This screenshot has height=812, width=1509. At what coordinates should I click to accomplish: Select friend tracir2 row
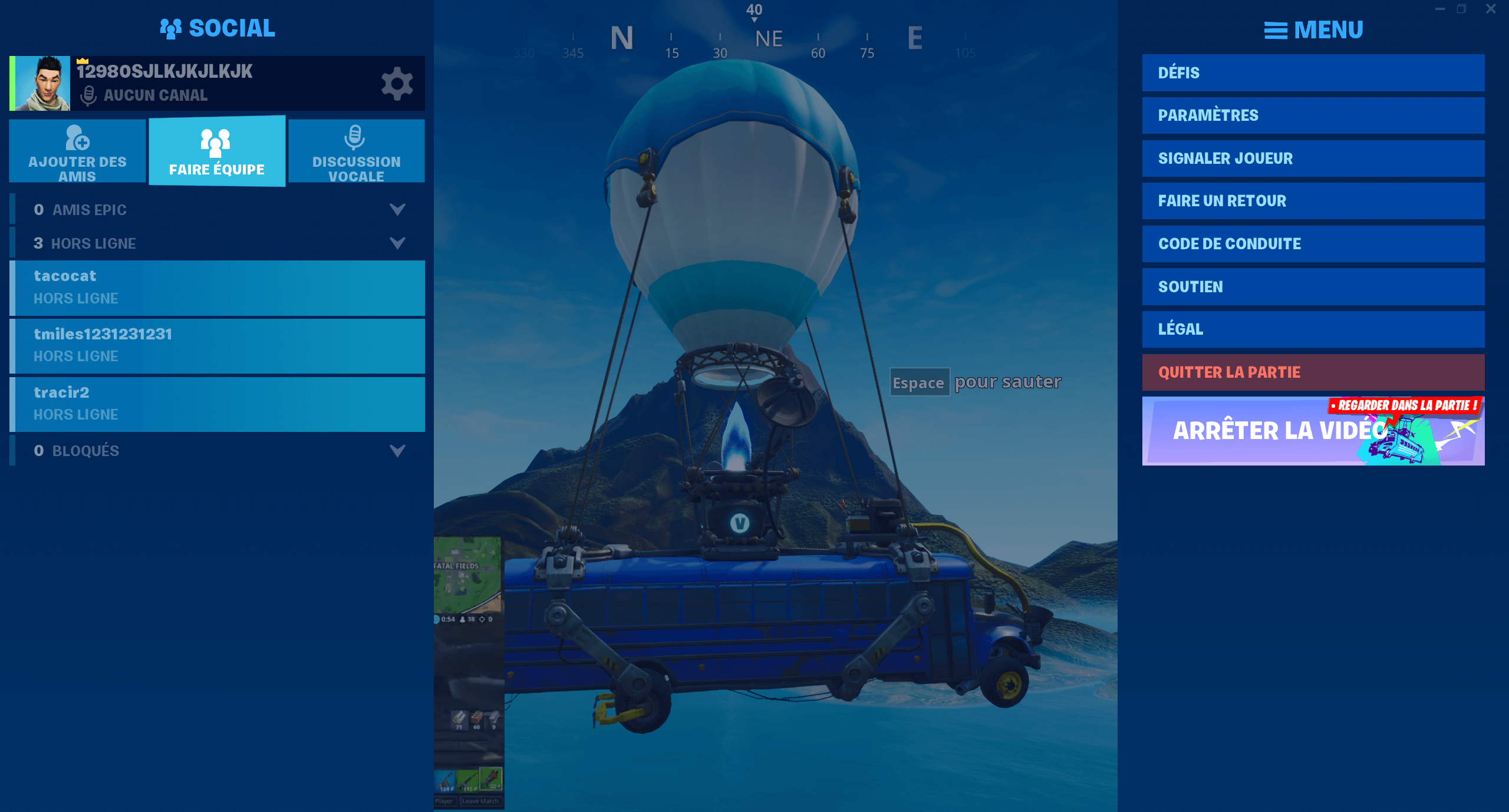tap(217, 404)
